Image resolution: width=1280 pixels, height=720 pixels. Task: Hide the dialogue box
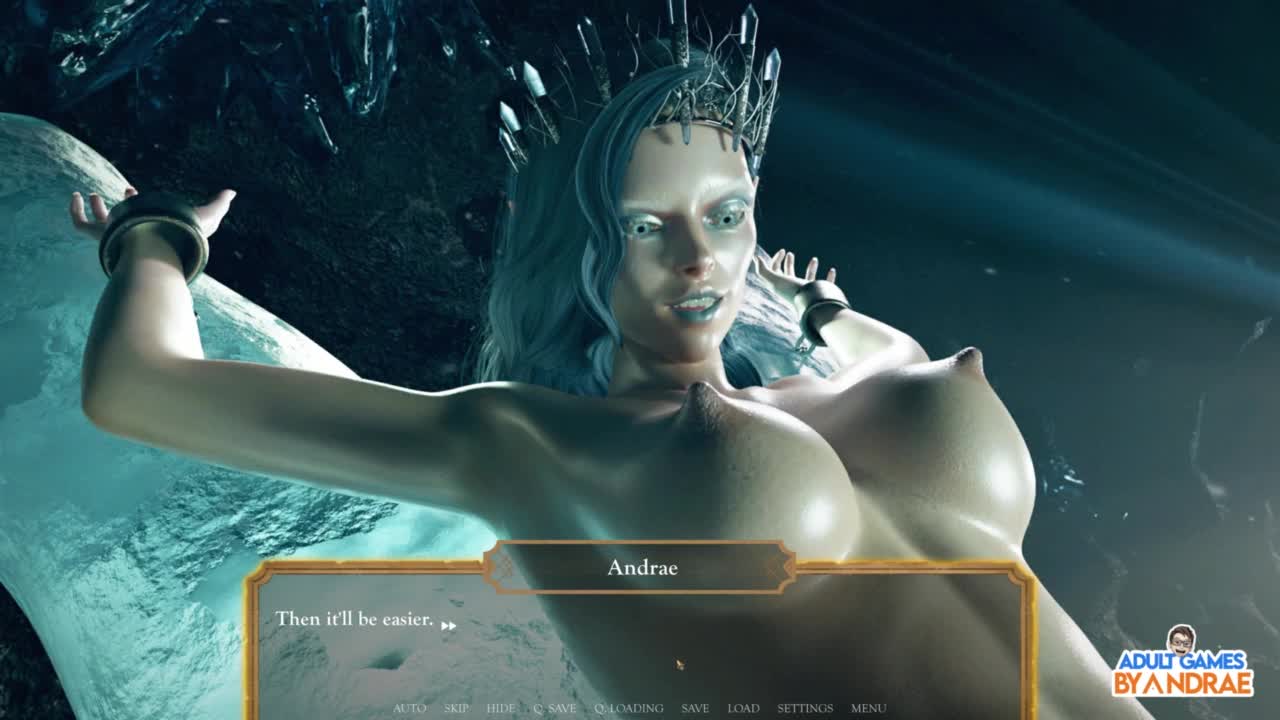click(501, 708)
